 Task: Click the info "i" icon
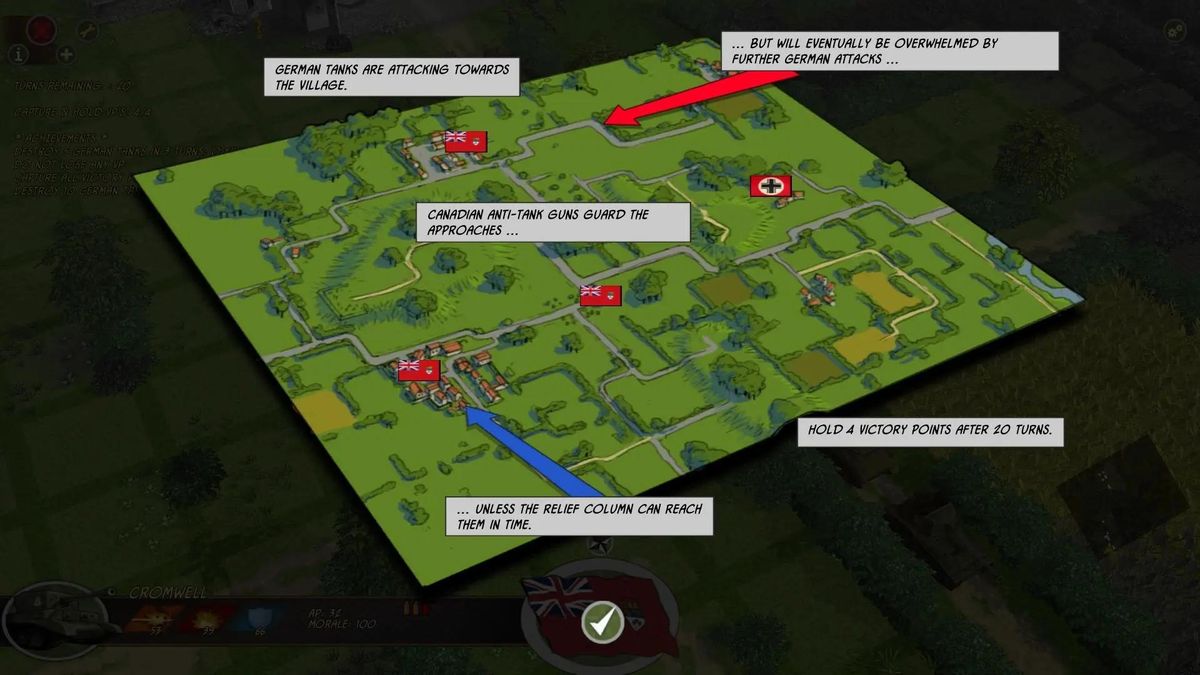click(x=18, y=55)
